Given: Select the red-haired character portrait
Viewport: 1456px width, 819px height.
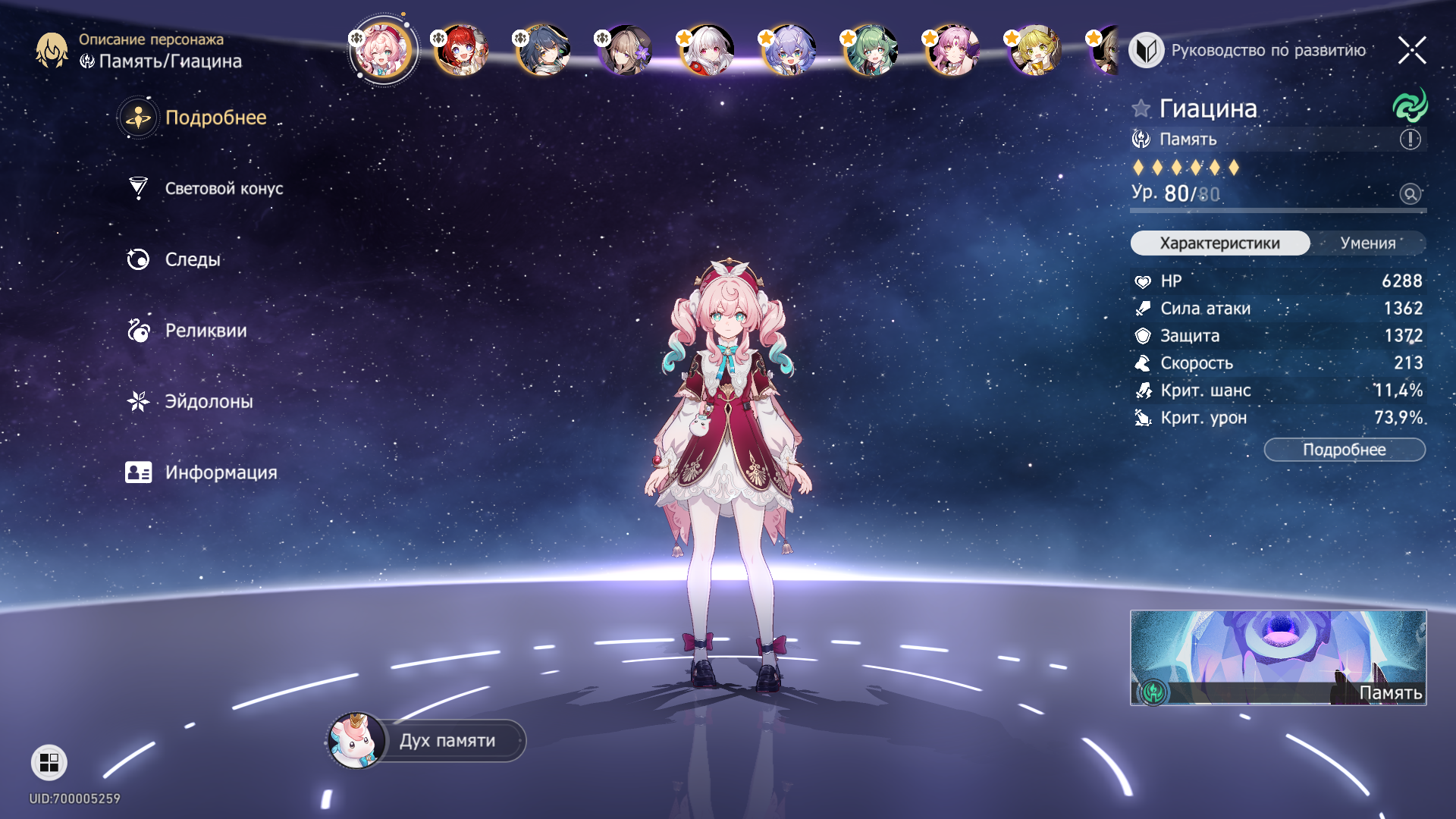Looking at the screenshot, I should click(x=462, y=51).
